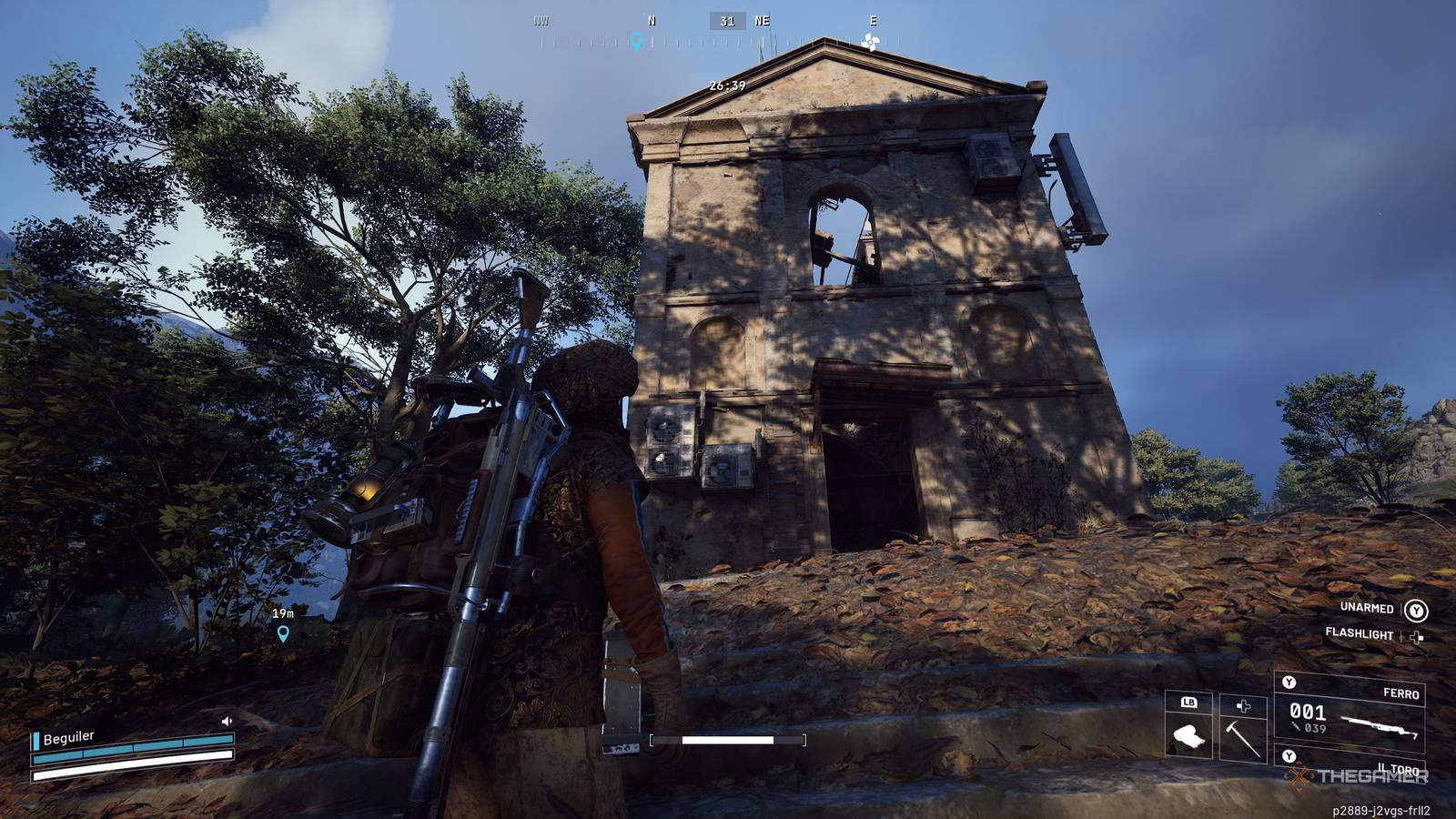Click the ammo counter showing 001

tap(1308, 711)
